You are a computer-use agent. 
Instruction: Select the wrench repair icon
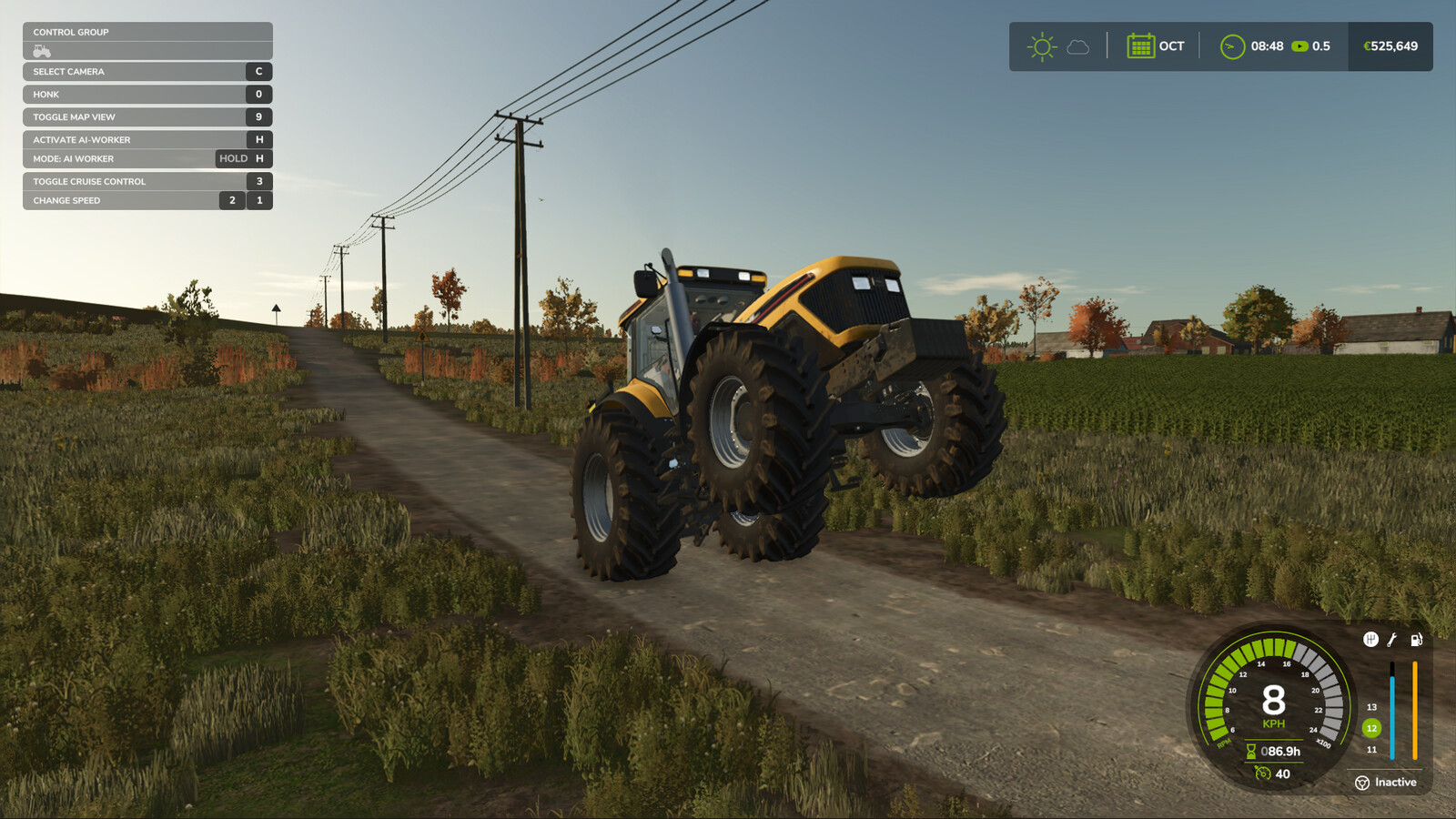point(1391,640)
